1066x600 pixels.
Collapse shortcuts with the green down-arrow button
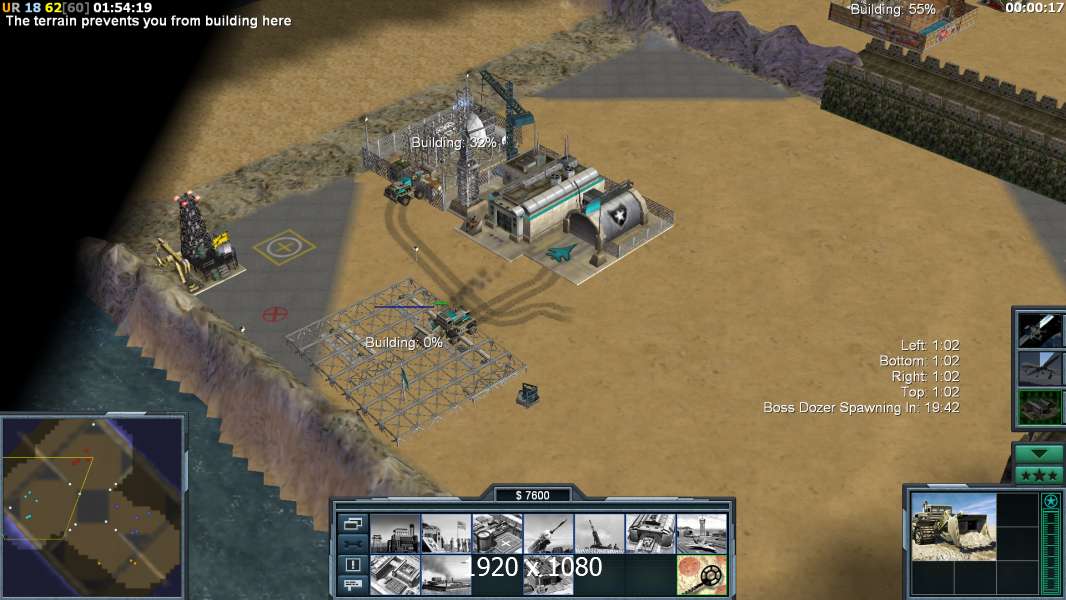tap(1039, 453)
